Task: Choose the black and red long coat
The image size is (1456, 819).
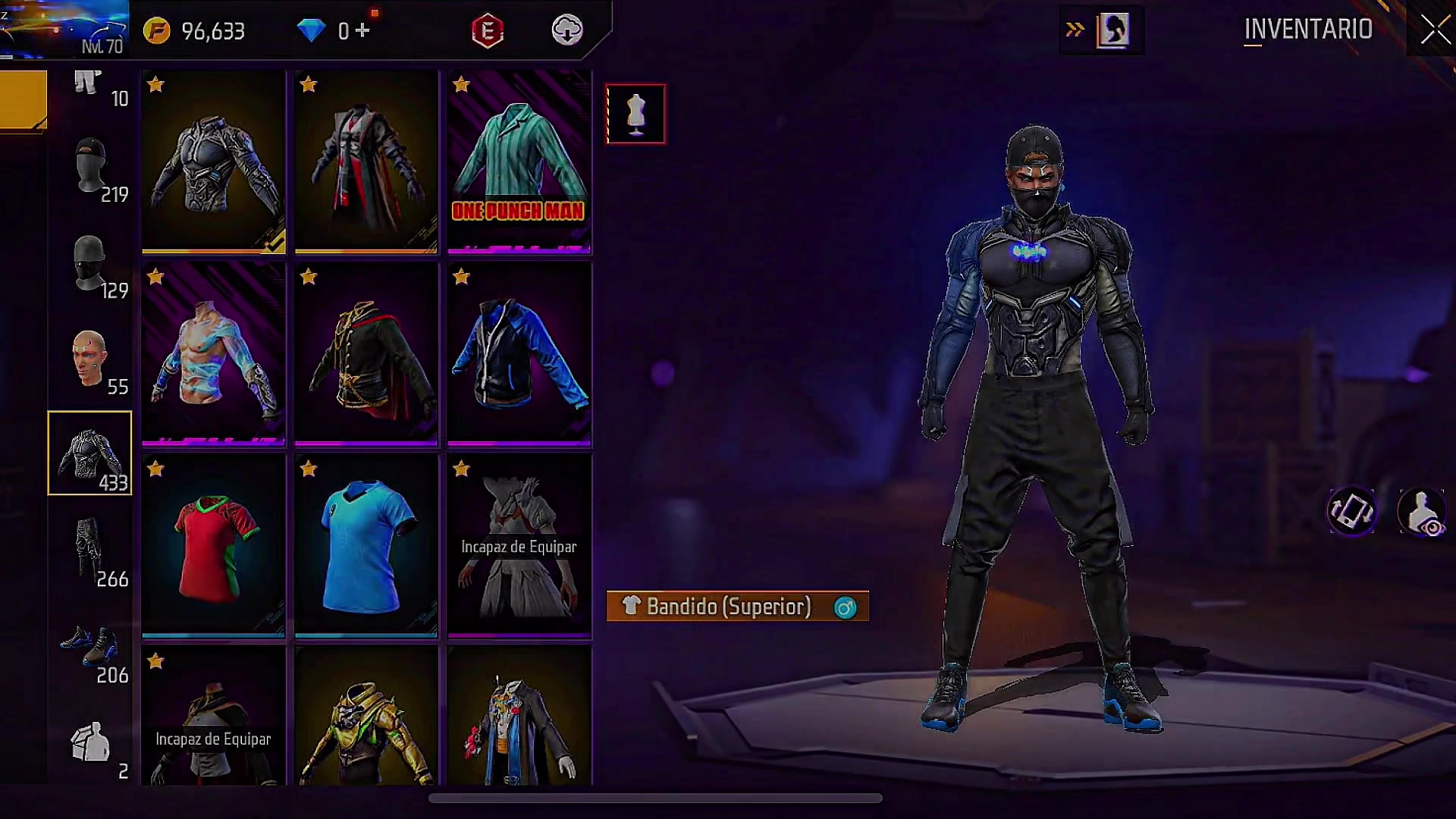Action: click(x=366, y=161)
